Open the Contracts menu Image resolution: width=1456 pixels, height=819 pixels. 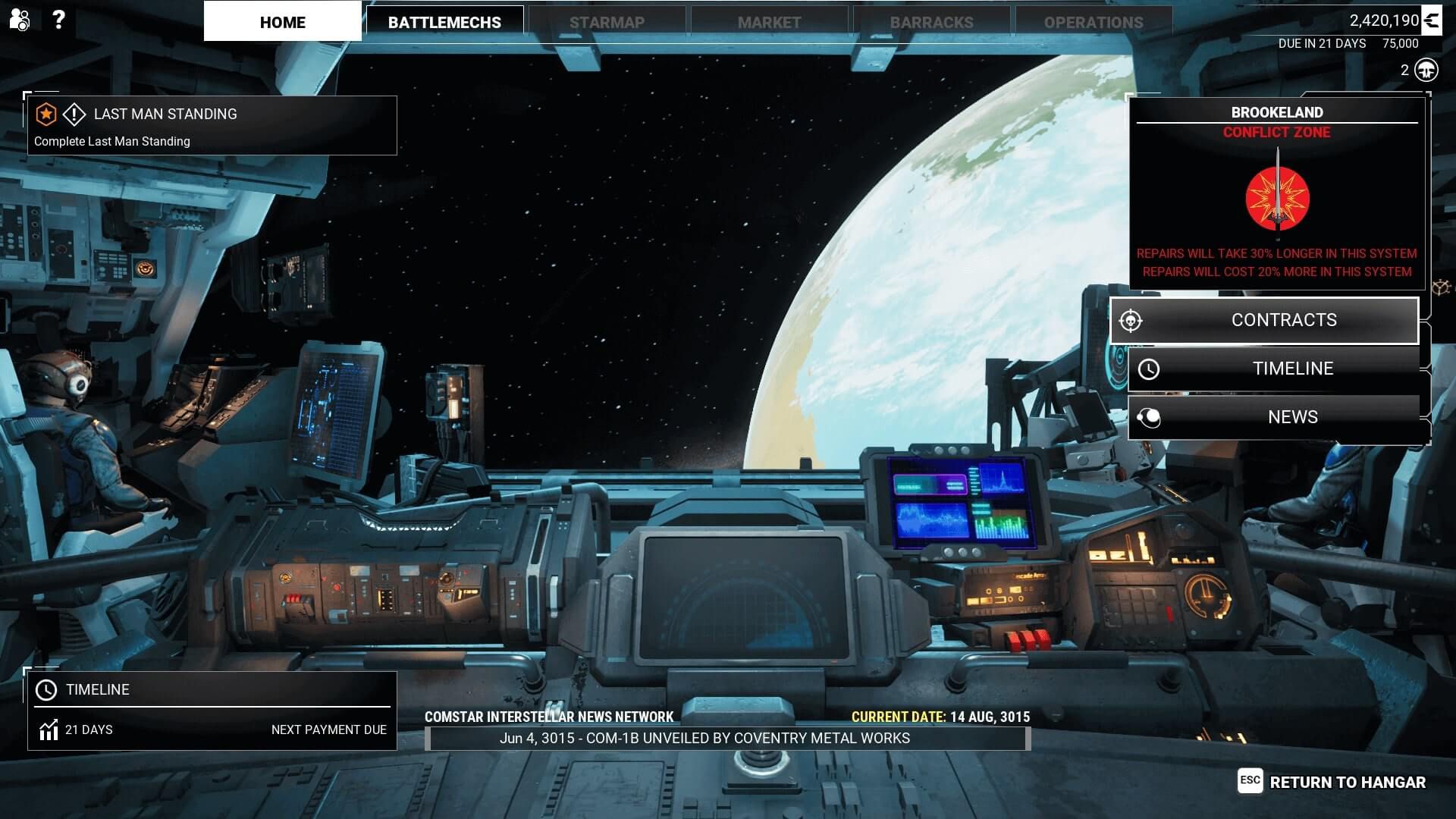point(1285,320)
